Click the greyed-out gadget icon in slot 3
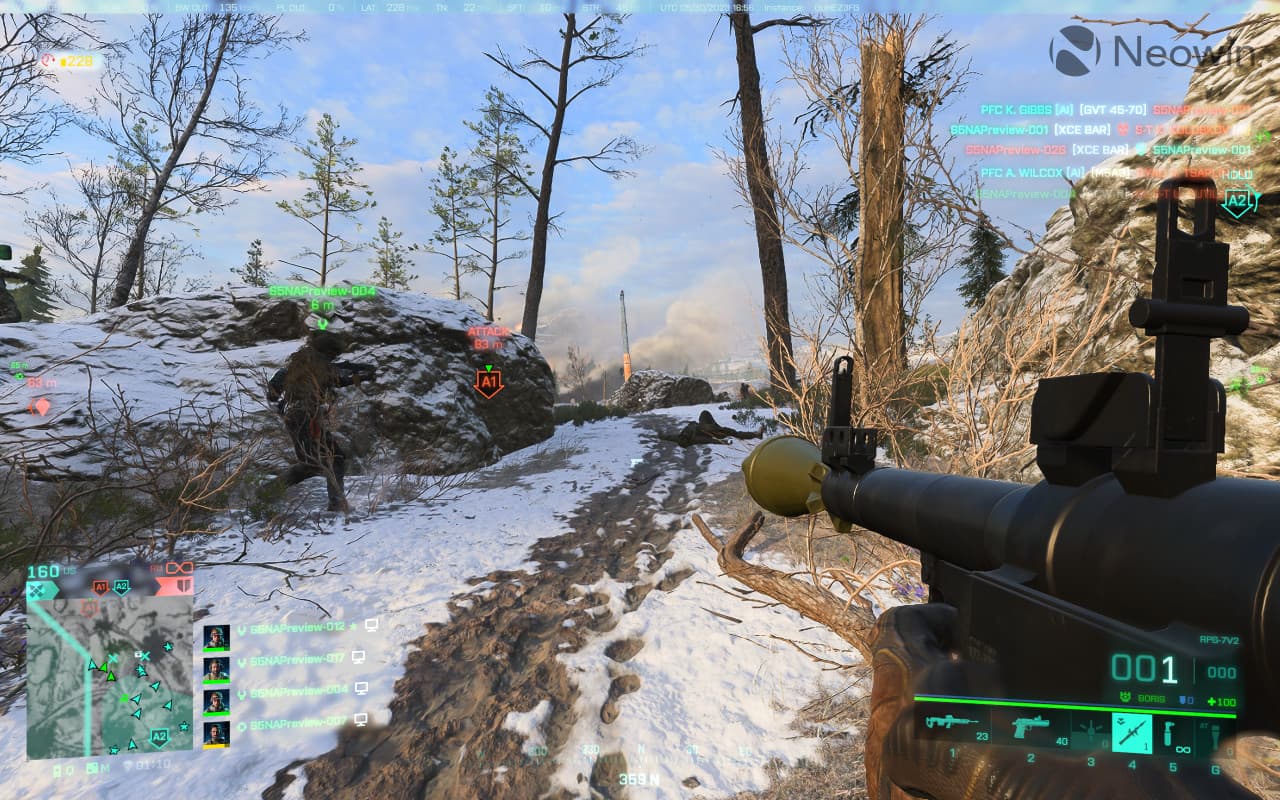 point(1090,730)
